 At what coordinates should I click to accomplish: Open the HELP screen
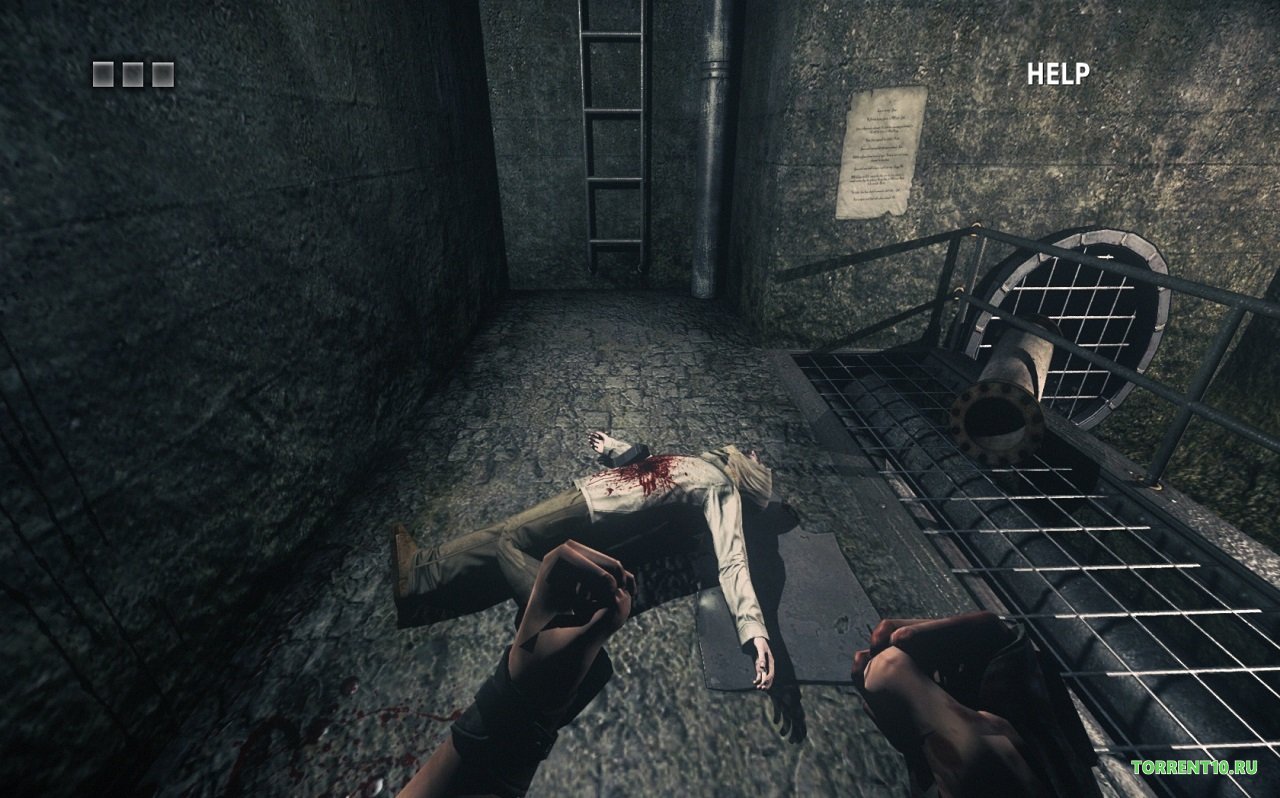coord(1058,74)
